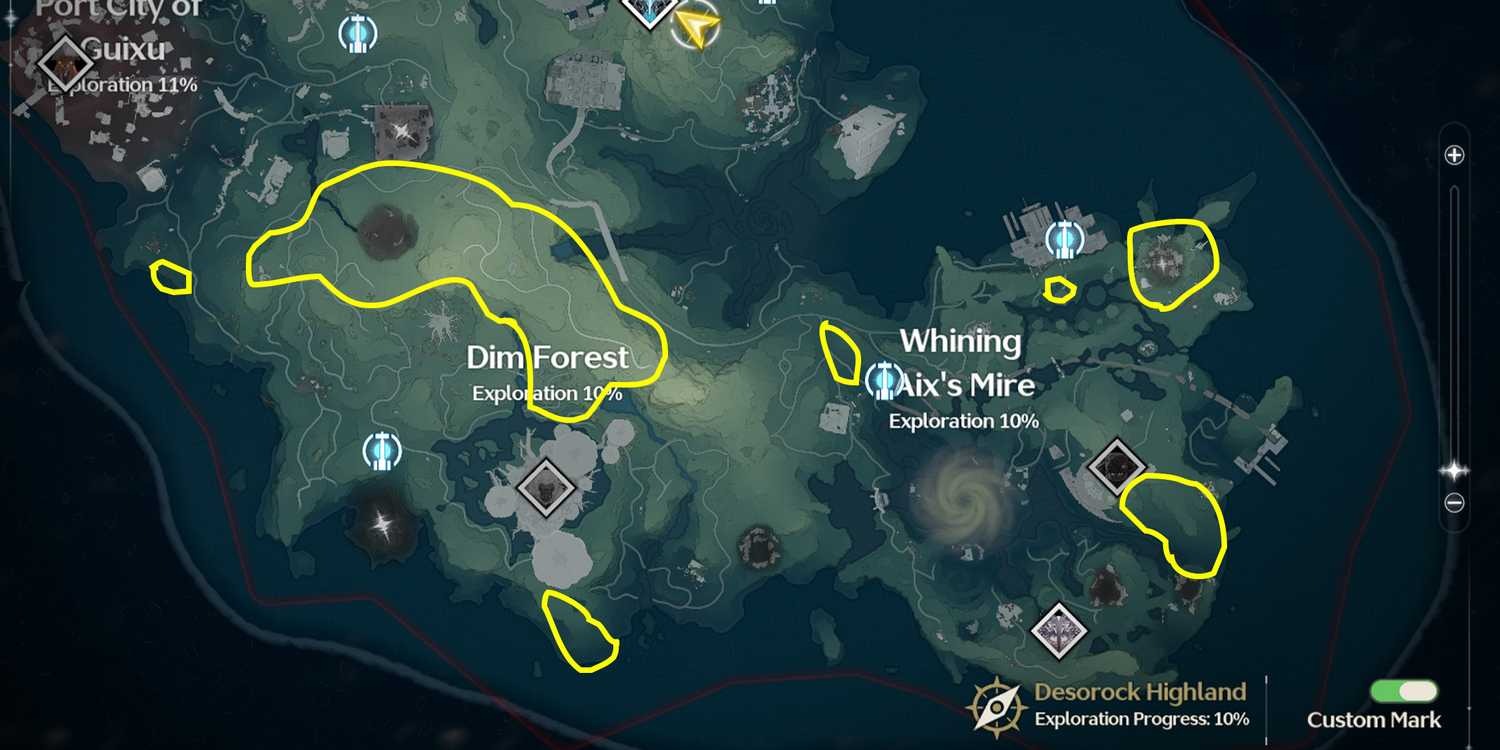Select the white sparkle marker on the dark crater
This screenshot has width=1500, height=750.
(381, 522)
